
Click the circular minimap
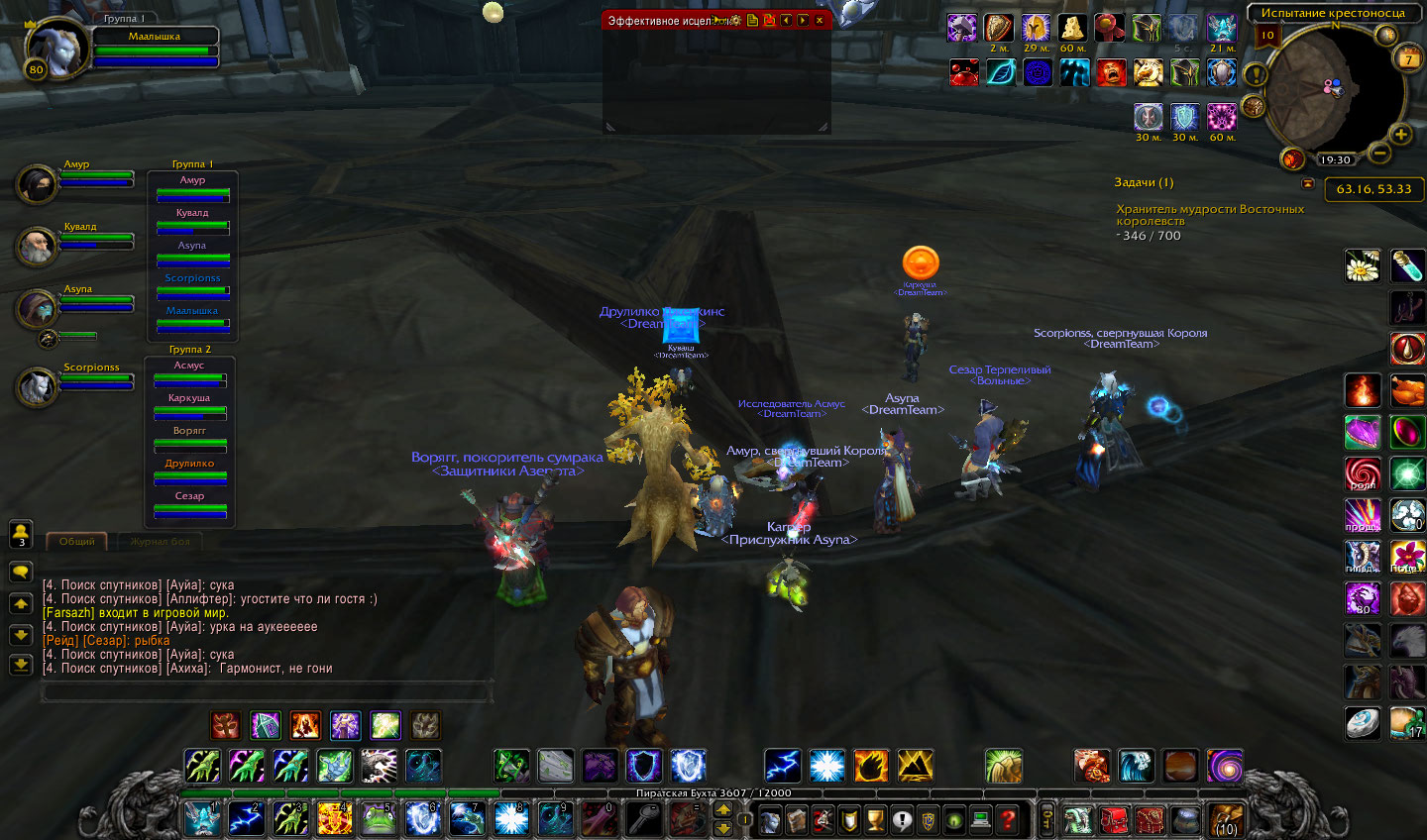click(1333, 91)
